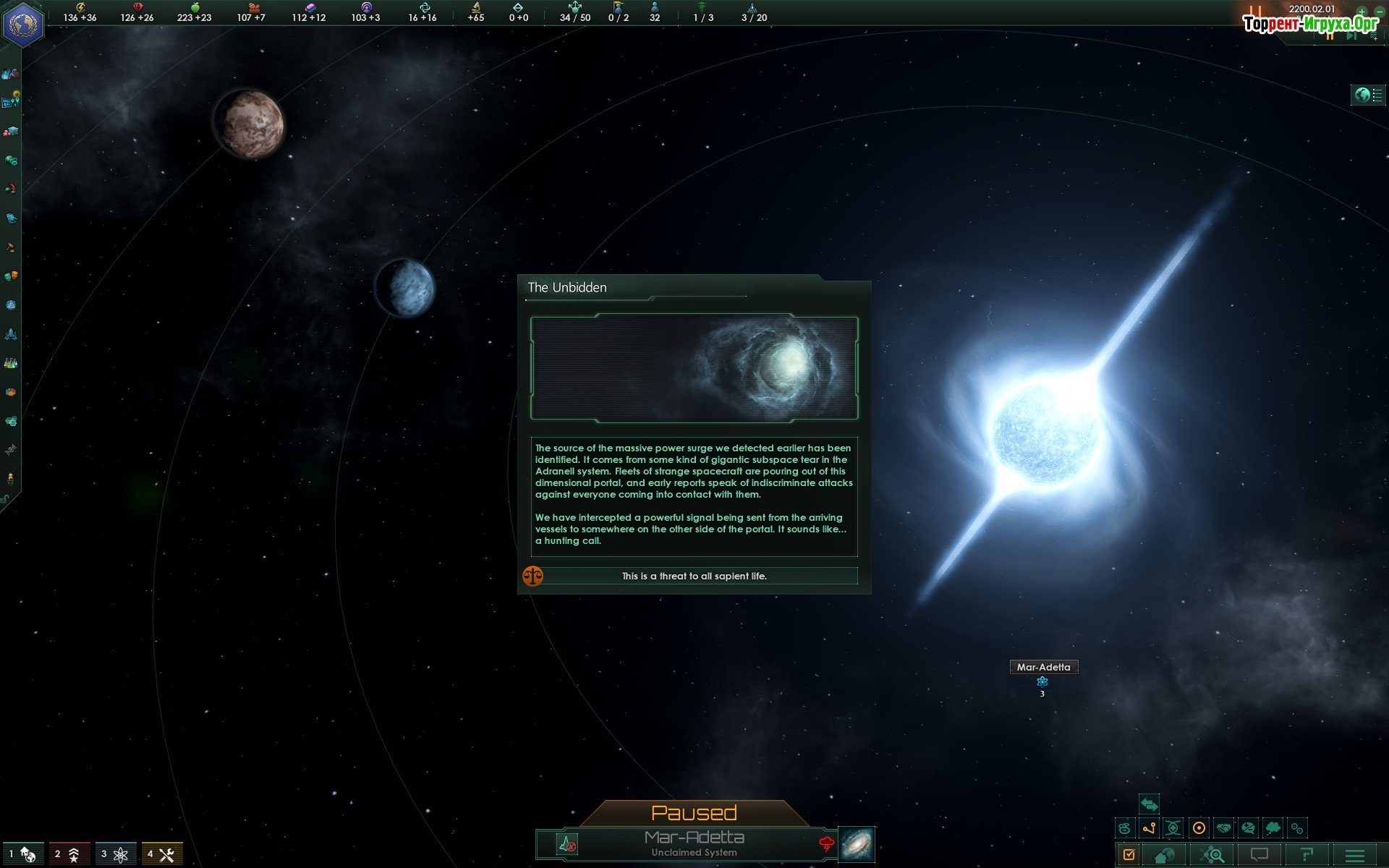Click the double-arrow expand button
1389x868 pixels.
(x=1149, y=804)
